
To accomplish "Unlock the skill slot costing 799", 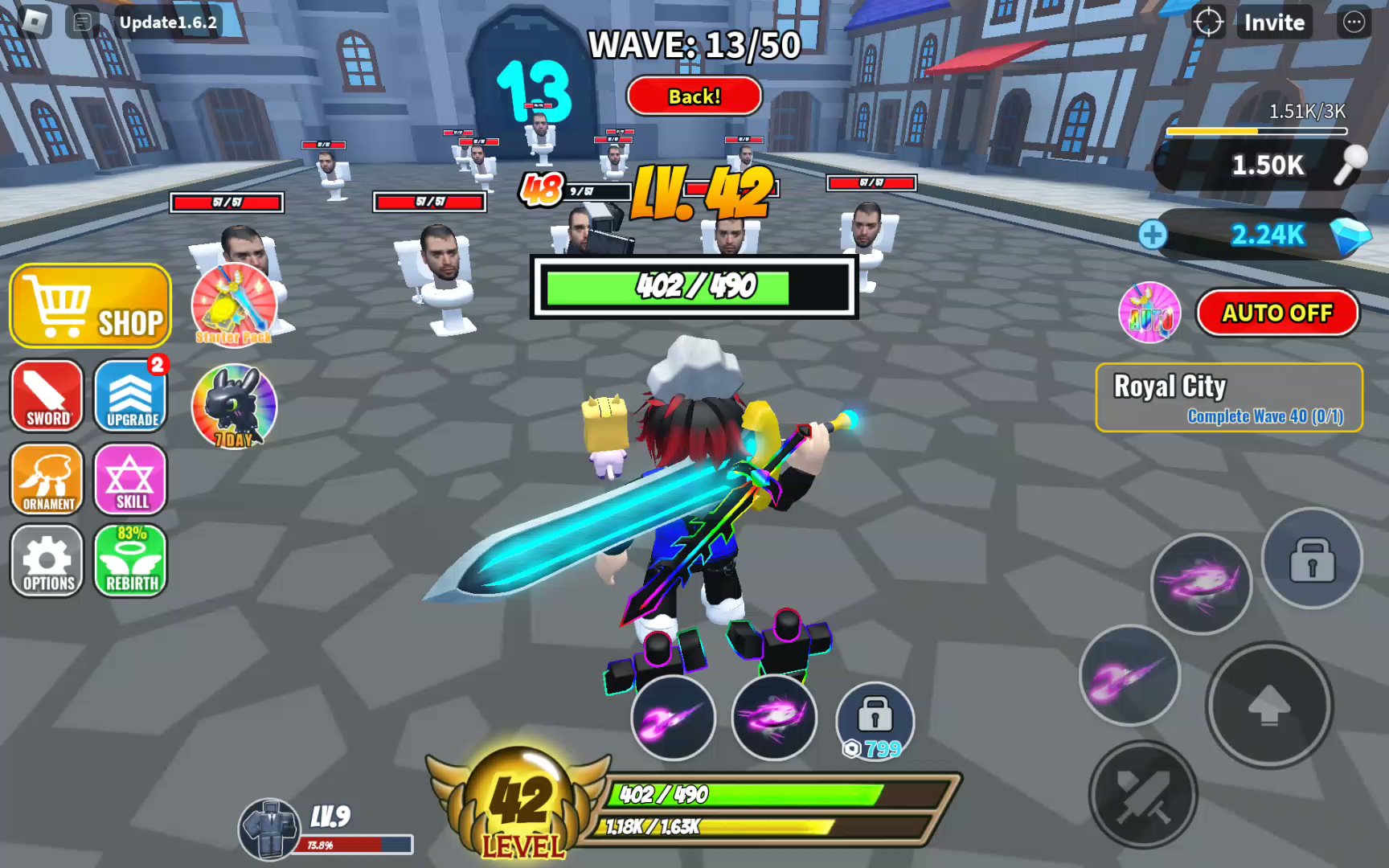I will (875, 719).
